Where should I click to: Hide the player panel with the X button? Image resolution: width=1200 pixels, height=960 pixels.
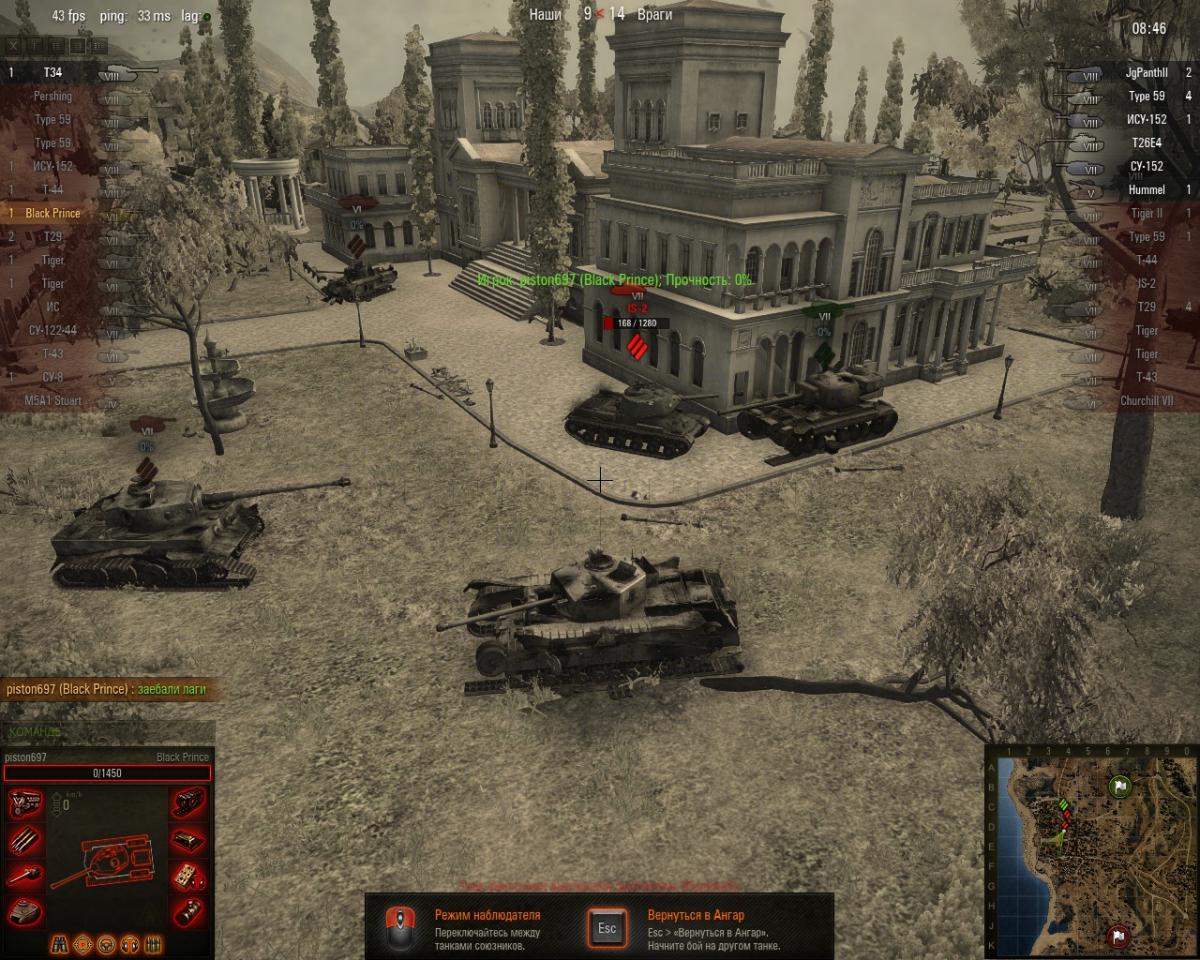[13, 45]
